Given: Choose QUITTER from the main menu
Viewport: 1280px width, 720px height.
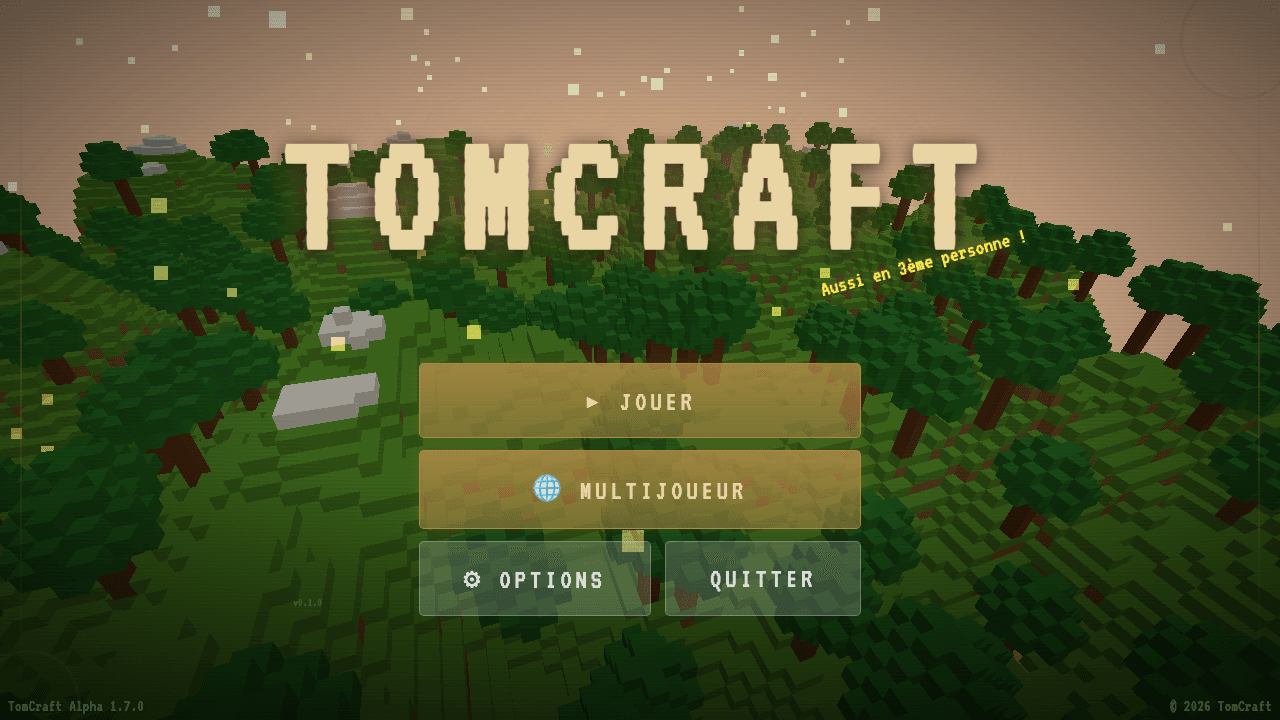Looking at the screenshot, I should tap(762, 579).
